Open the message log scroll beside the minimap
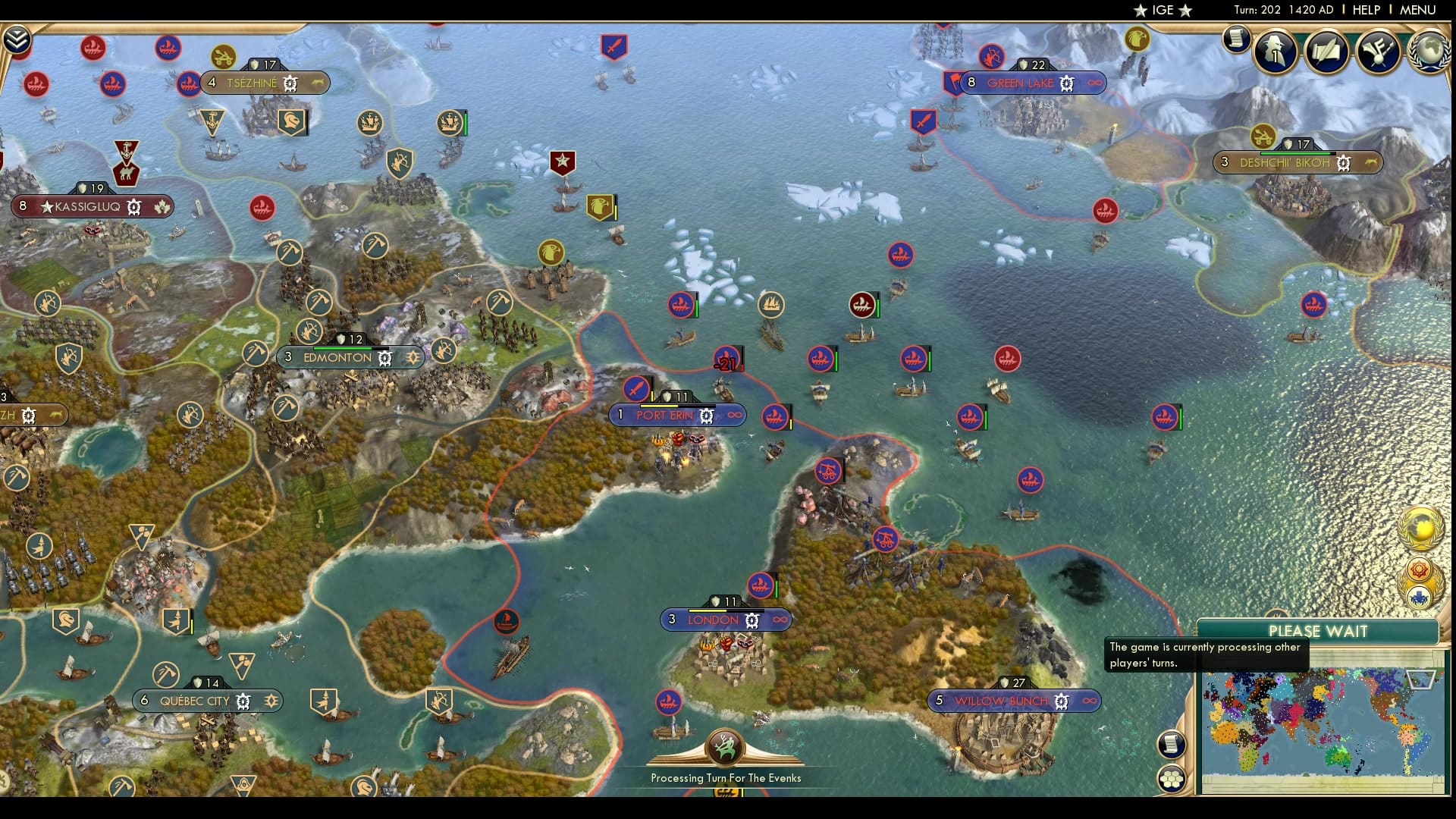 1171,744
